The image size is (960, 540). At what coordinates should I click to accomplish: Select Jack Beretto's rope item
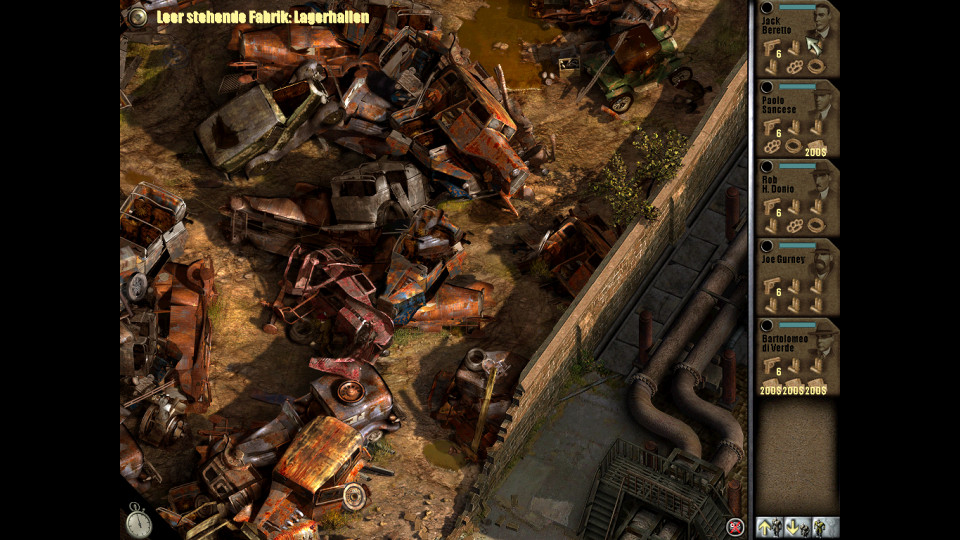(817, 67)
